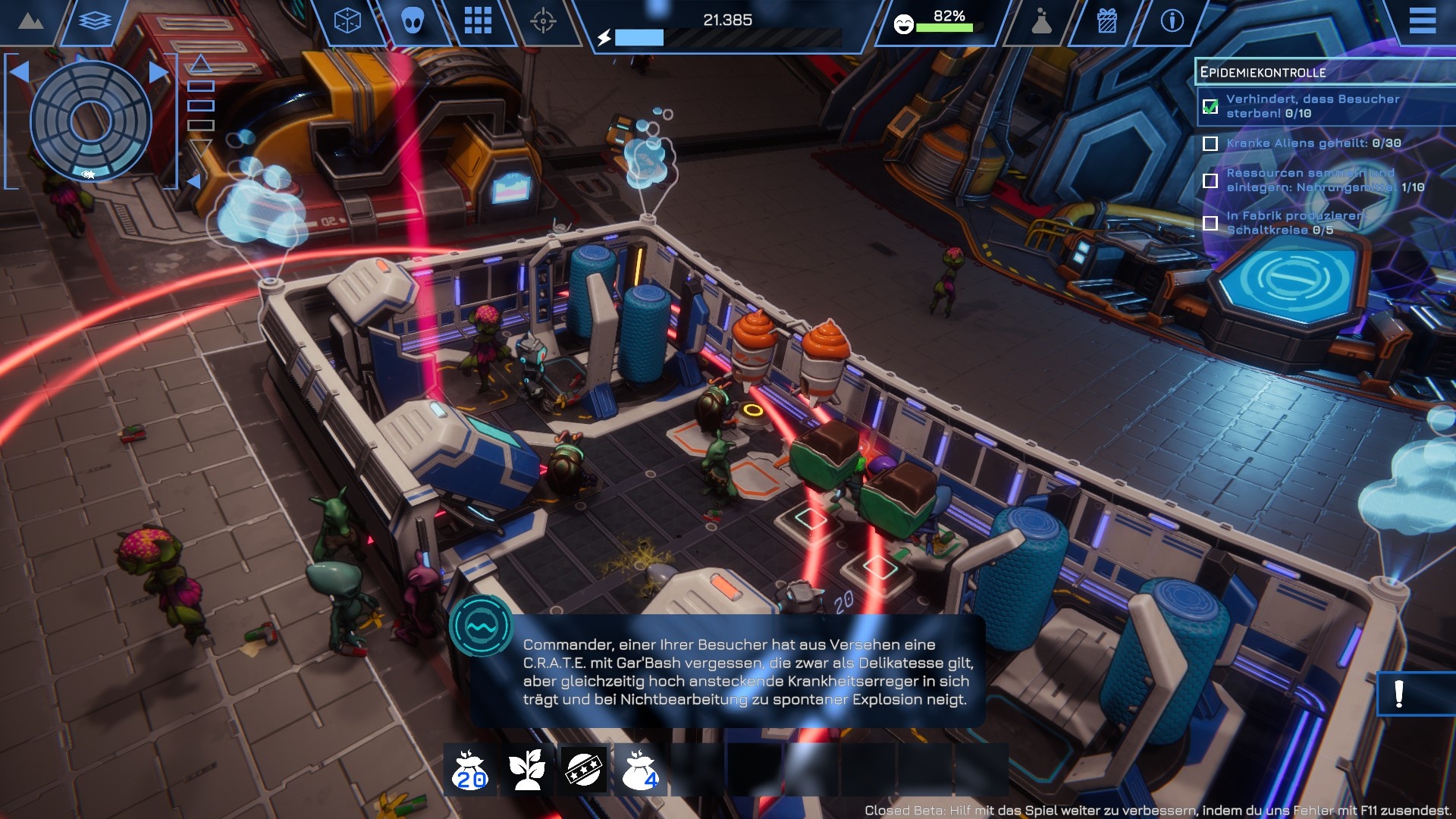Open the hamburger menu top right
The image size is (1456, 819).
pyautogui.click(x=1423, y=21)
